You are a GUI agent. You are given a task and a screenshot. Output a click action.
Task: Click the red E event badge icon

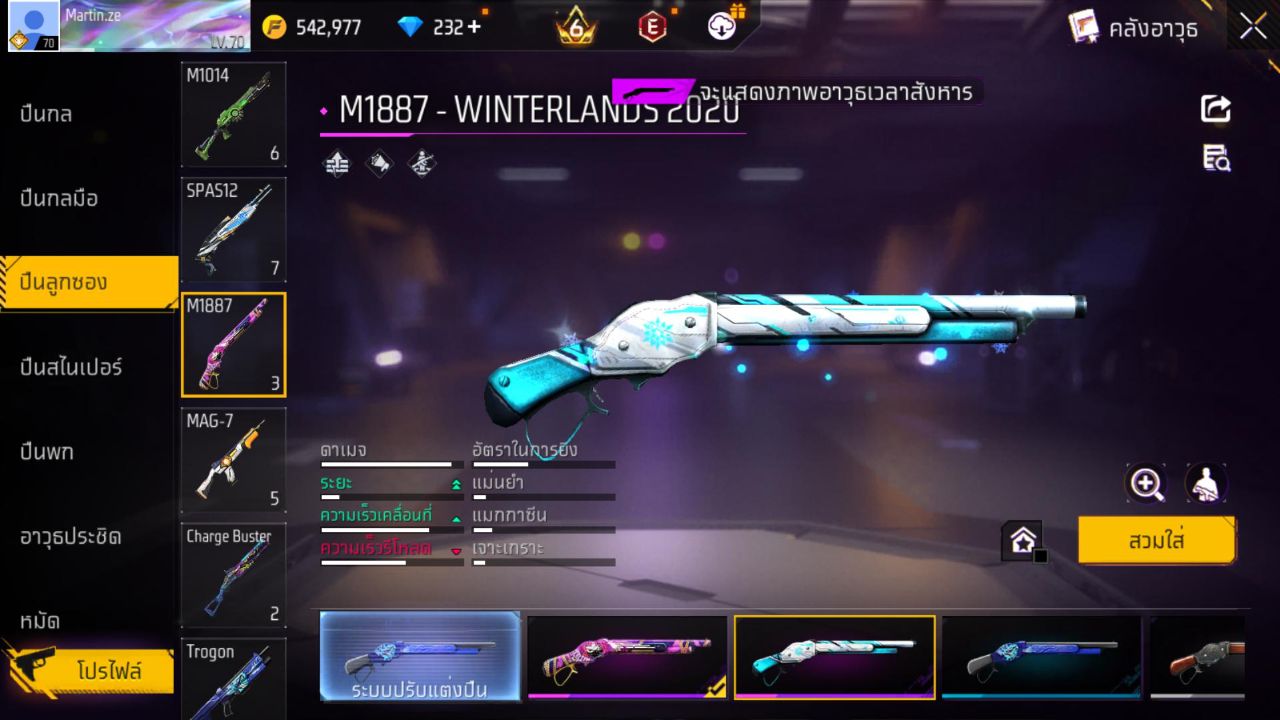651,27
